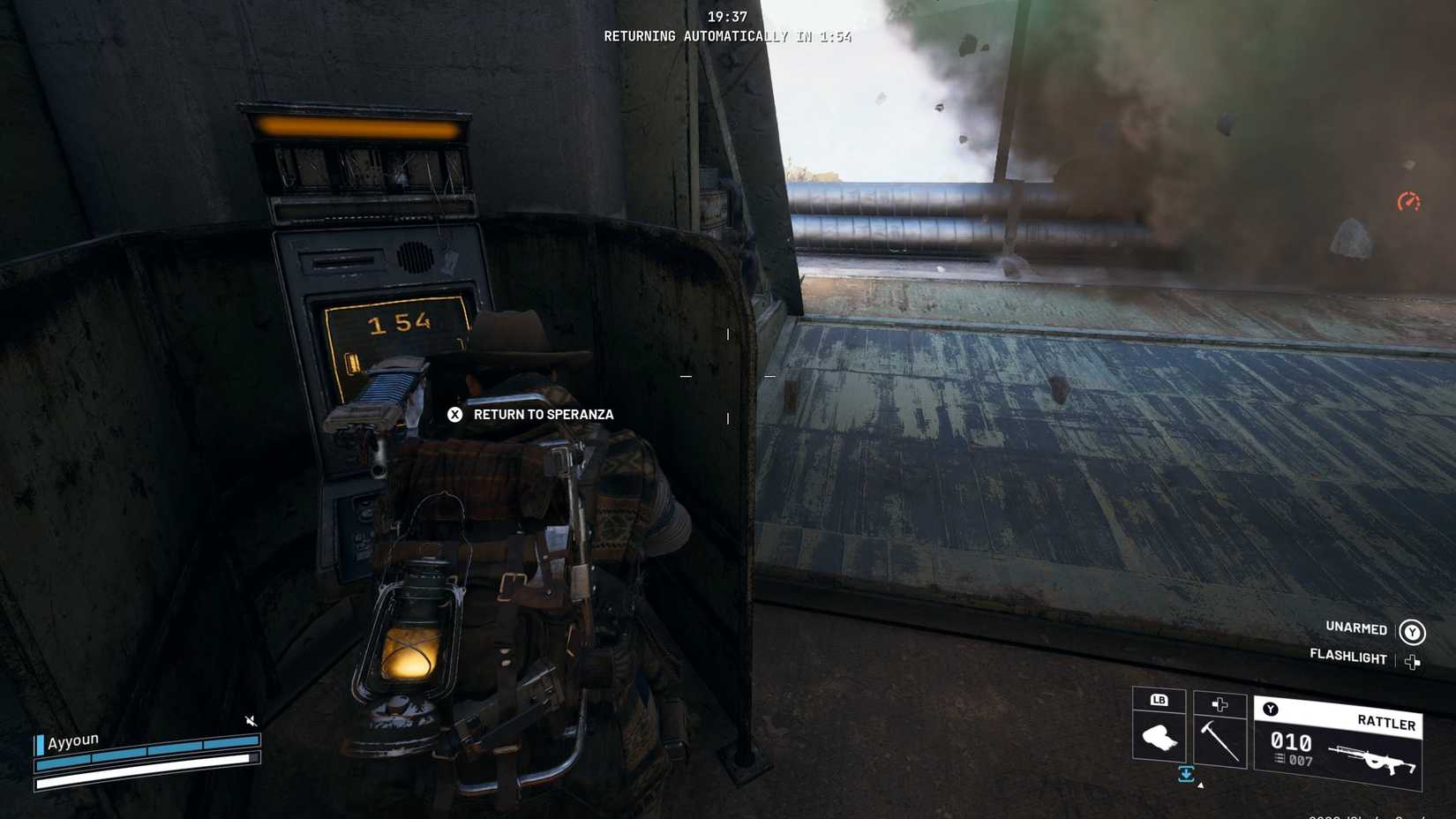The image size is (1456, 819).
Task: Click the RETURNING AUTOMATICALLY countdown text
Action: pyautogui.click(x=728, y=36)
